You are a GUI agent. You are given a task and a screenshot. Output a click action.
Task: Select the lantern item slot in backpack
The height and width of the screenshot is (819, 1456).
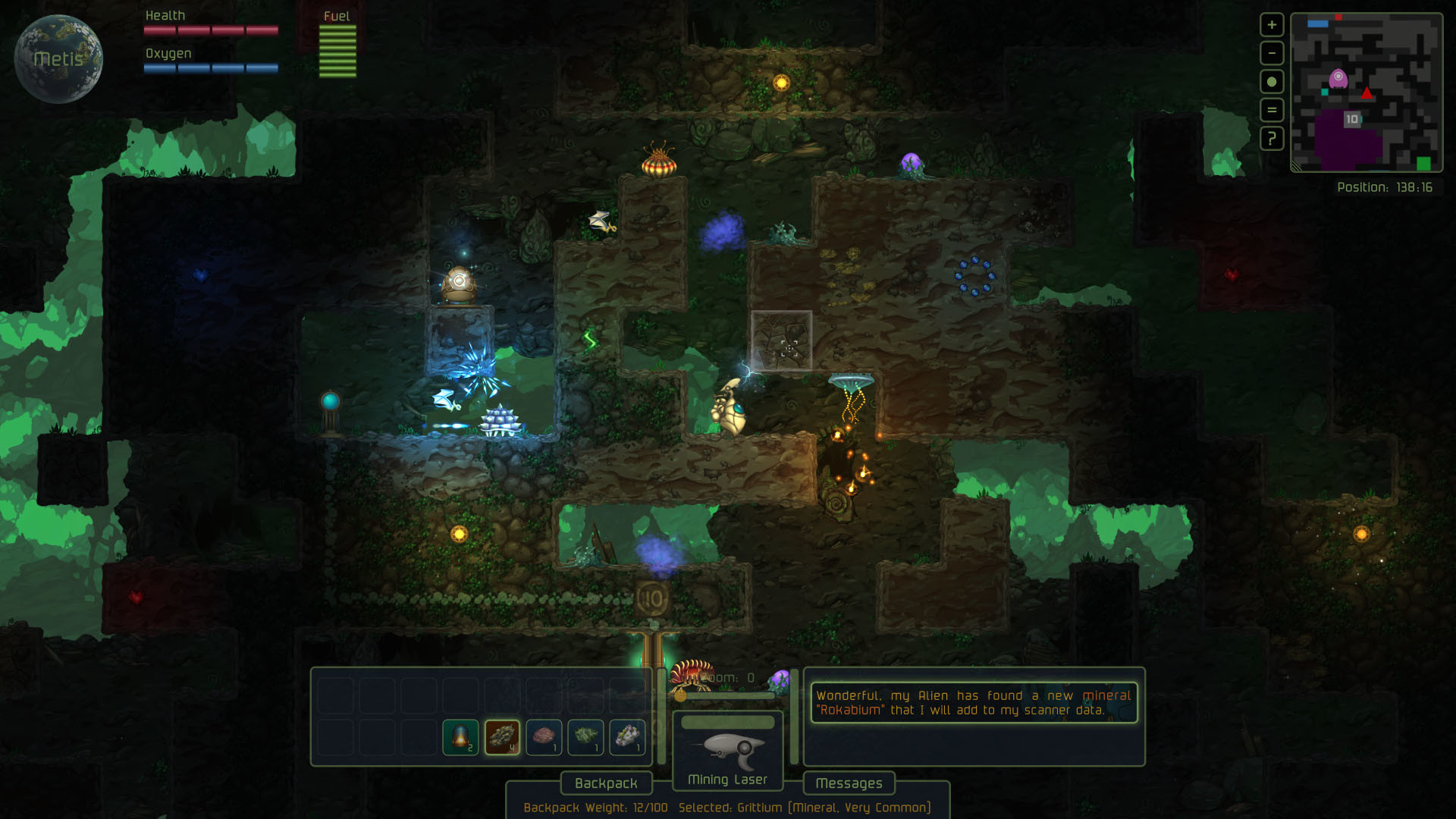(460, 736)
